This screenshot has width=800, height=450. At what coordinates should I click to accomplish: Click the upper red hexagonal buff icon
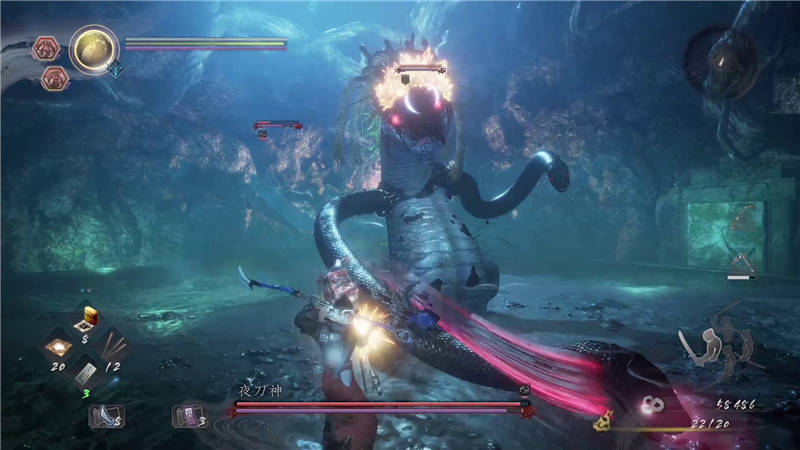click(x=46, y=47)
